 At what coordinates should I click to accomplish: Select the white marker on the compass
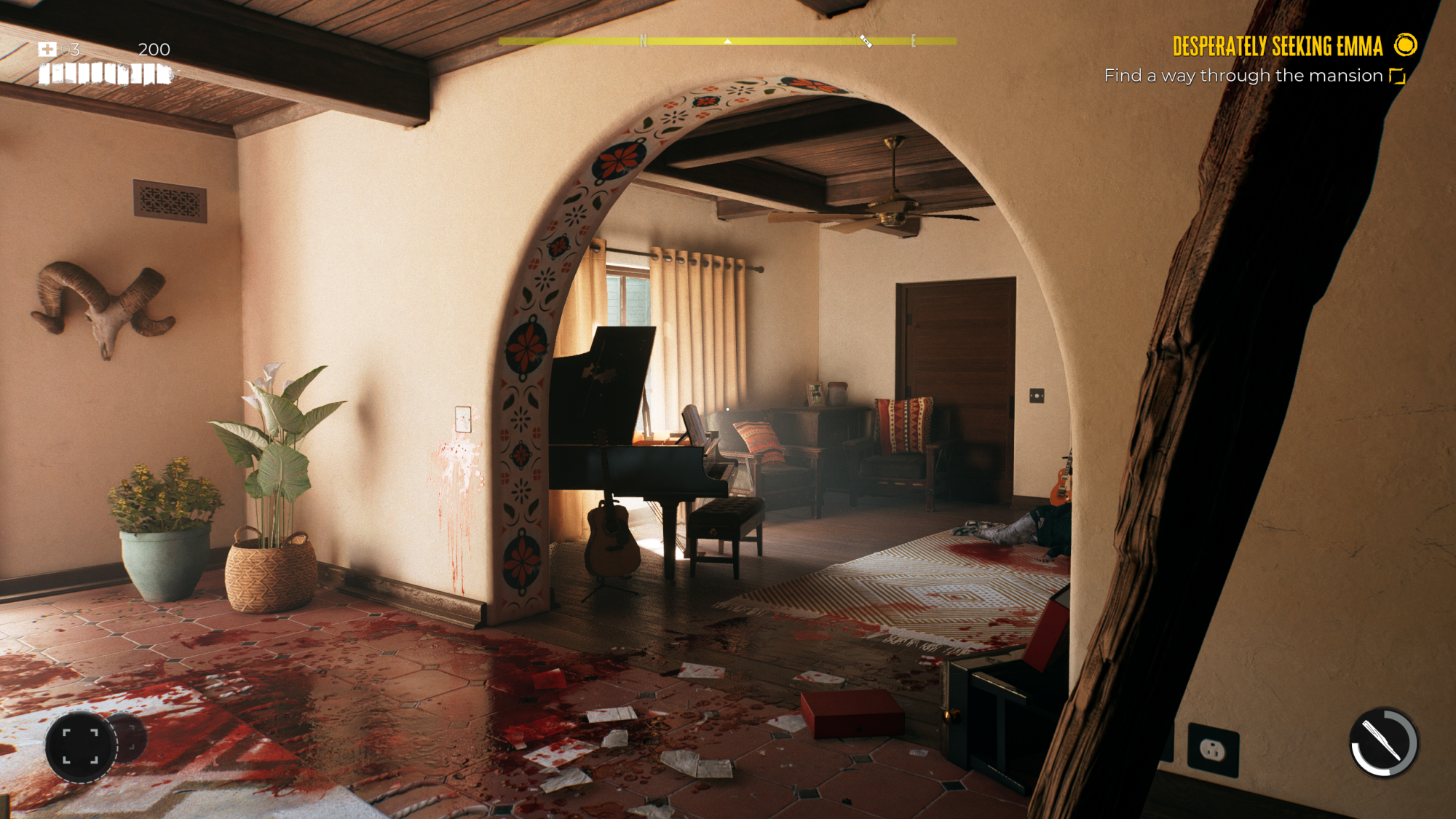(x=866, y=41)
